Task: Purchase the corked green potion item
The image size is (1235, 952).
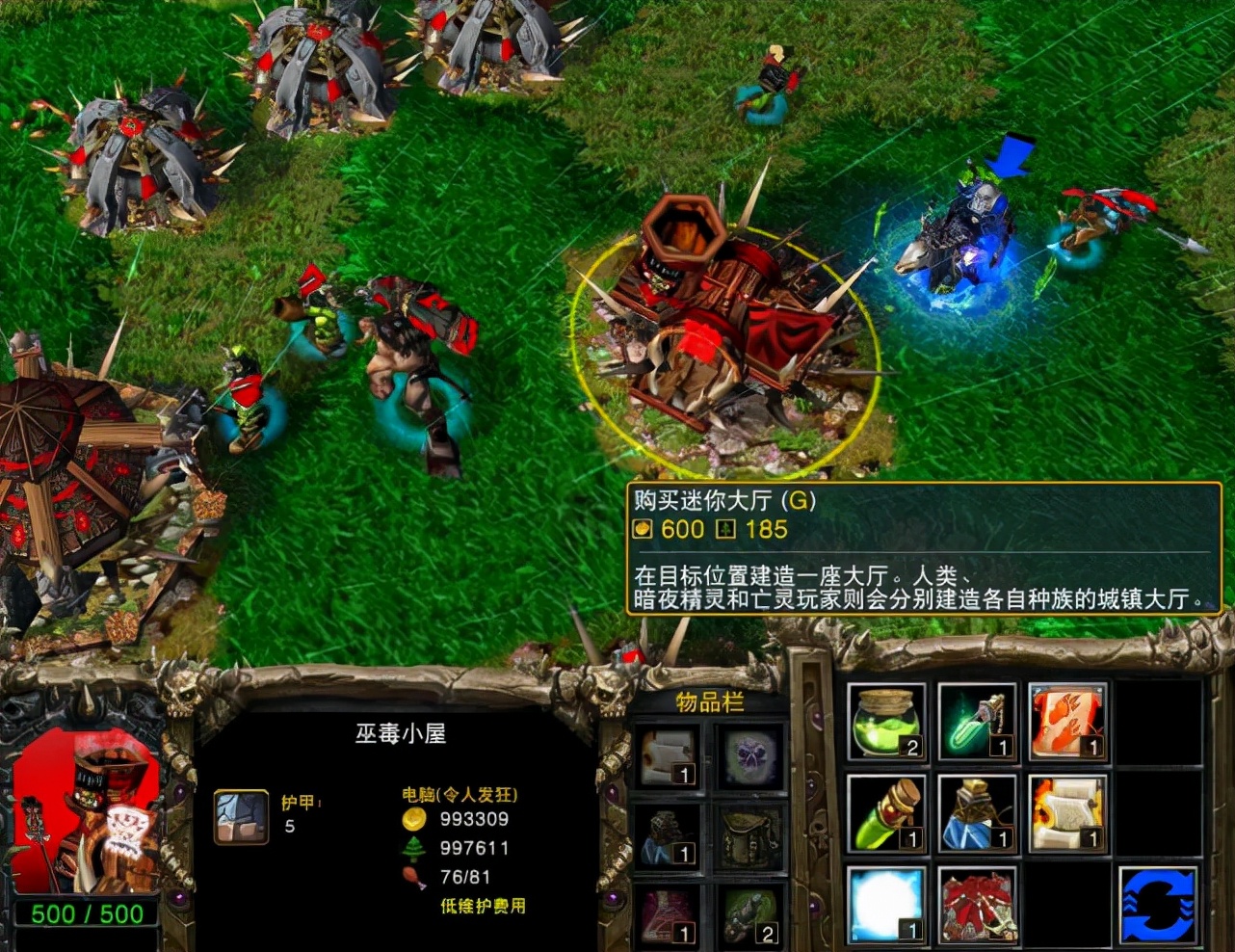Action: click(x=886, y=814)
